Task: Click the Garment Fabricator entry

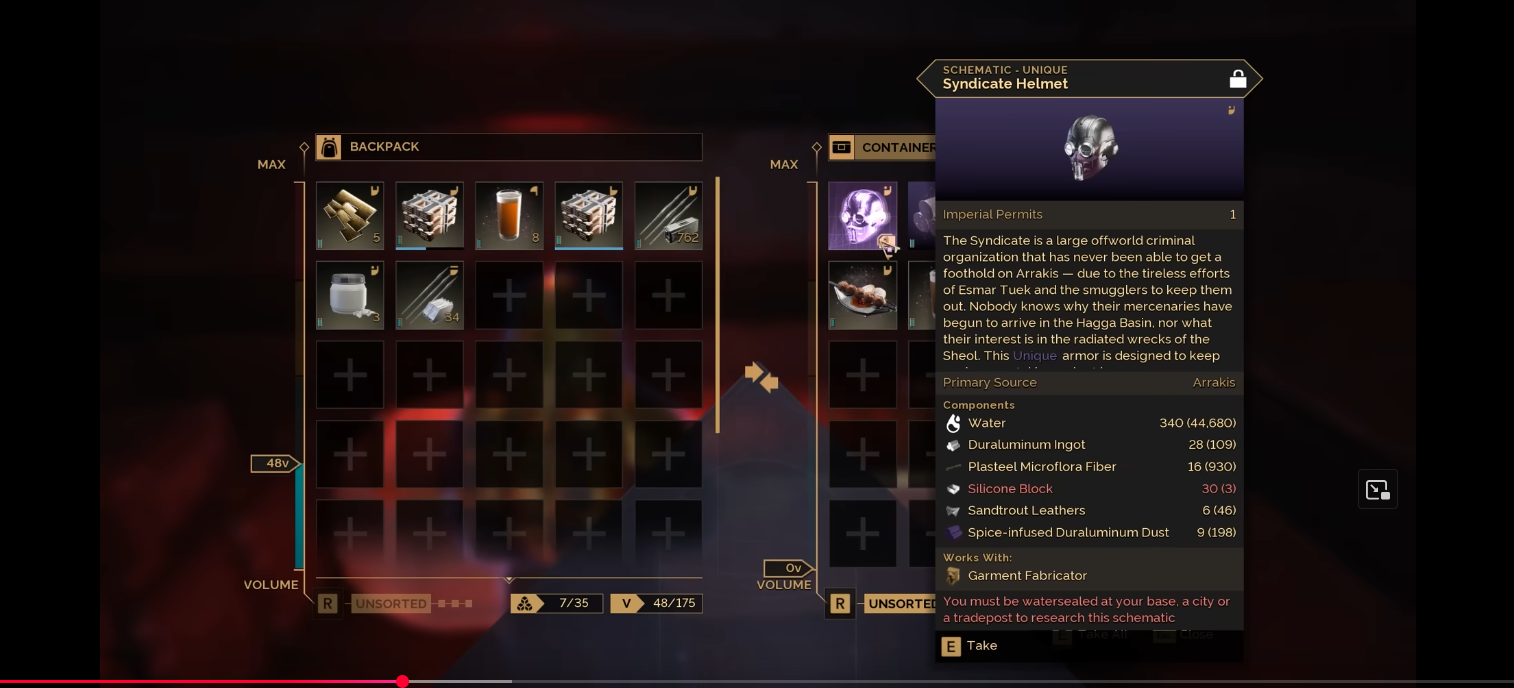Action: pos(1027,576)
